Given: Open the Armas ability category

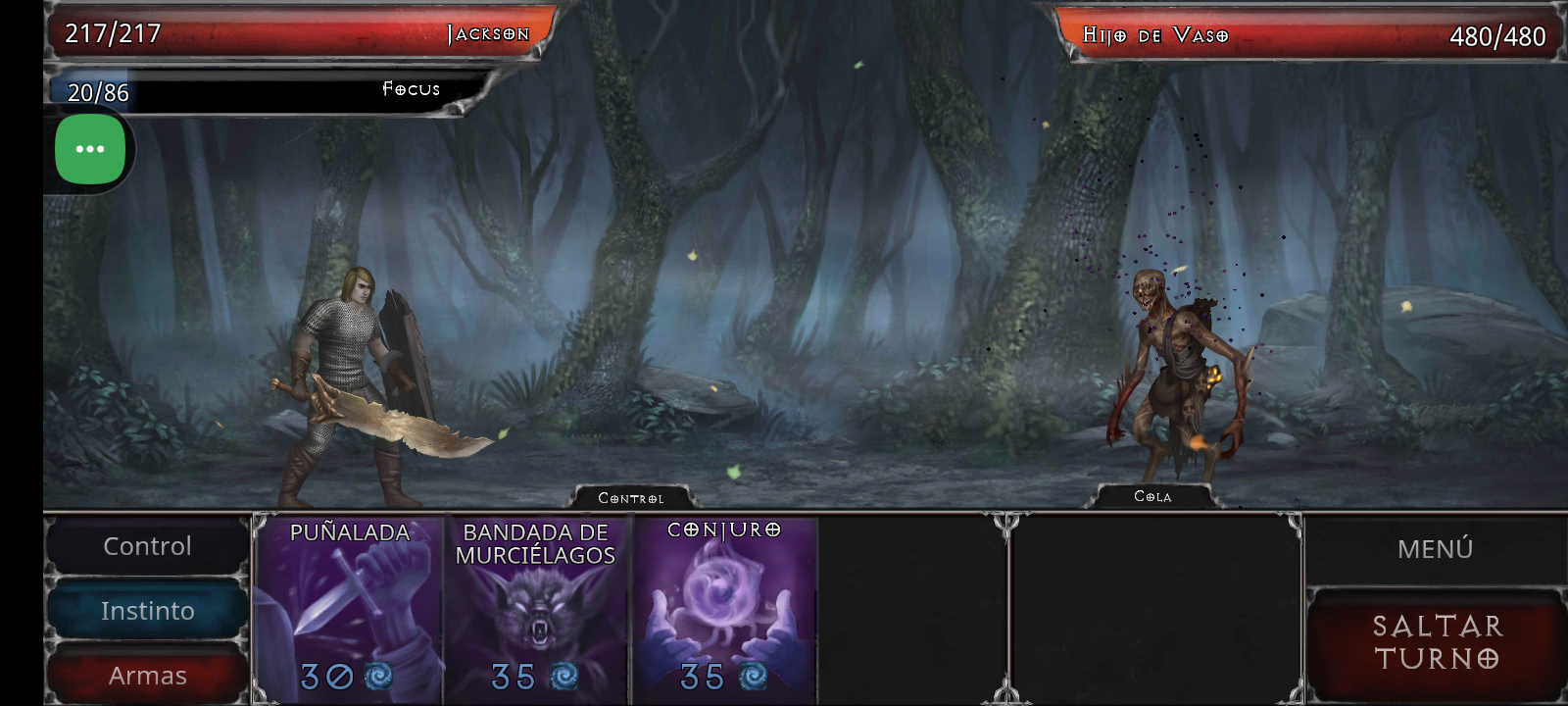Looking at the screenshot, I should (x=147, y=675).
